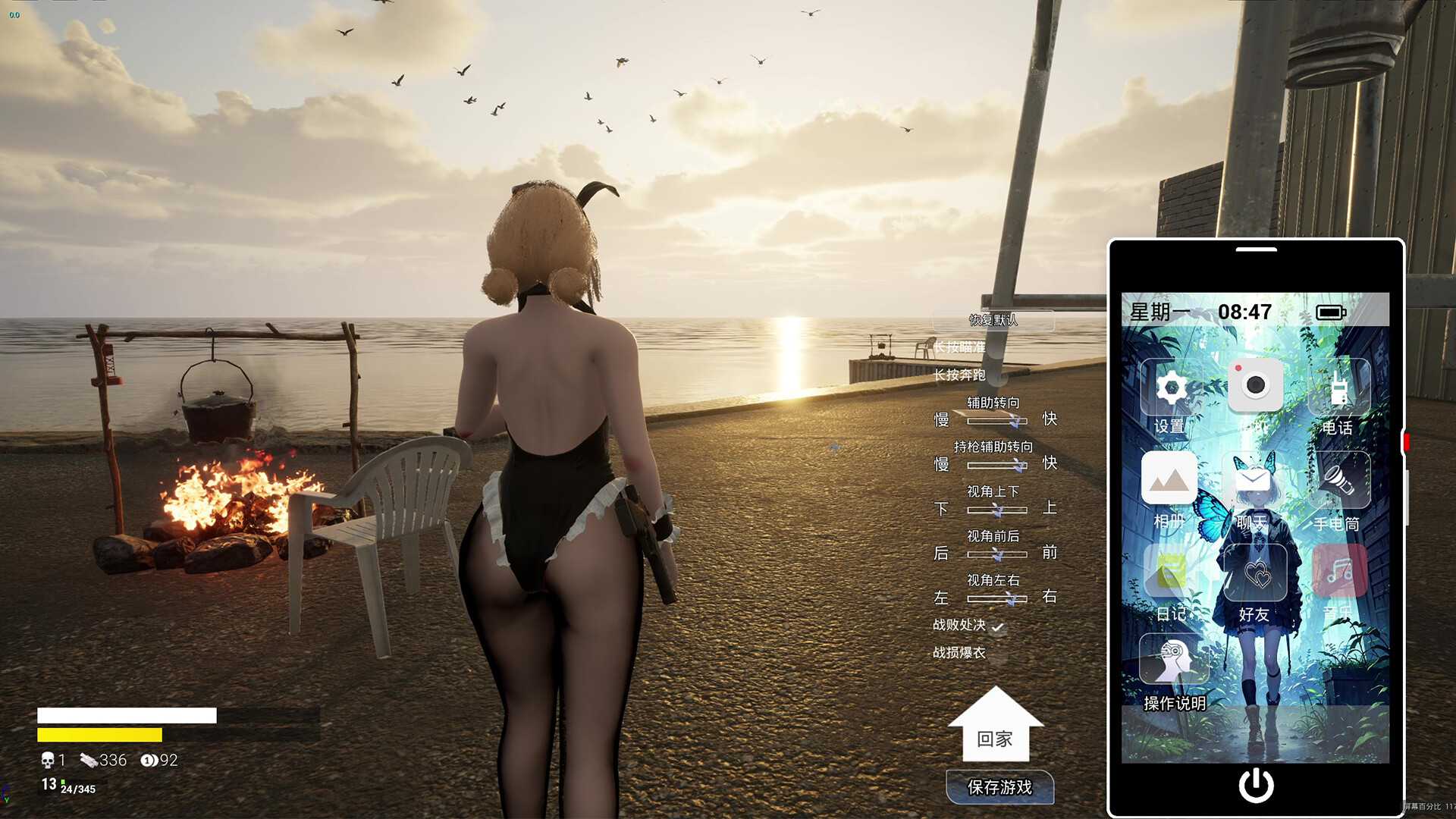
Task: Open the 好友 friends app with hearts icon
Action: point(1255,573)
